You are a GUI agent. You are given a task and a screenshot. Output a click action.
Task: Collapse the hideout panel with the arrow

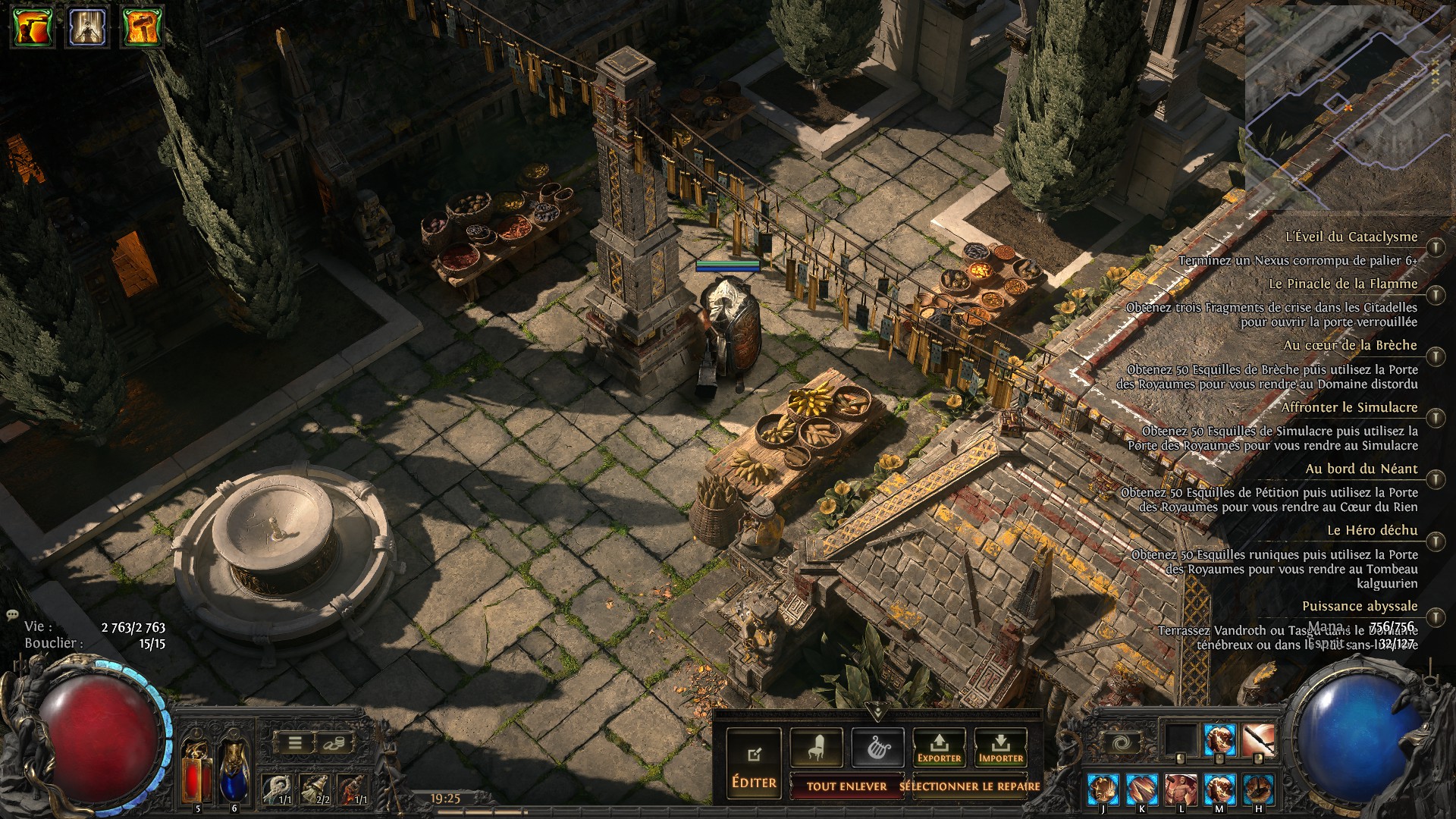click(x=877, y=712)
